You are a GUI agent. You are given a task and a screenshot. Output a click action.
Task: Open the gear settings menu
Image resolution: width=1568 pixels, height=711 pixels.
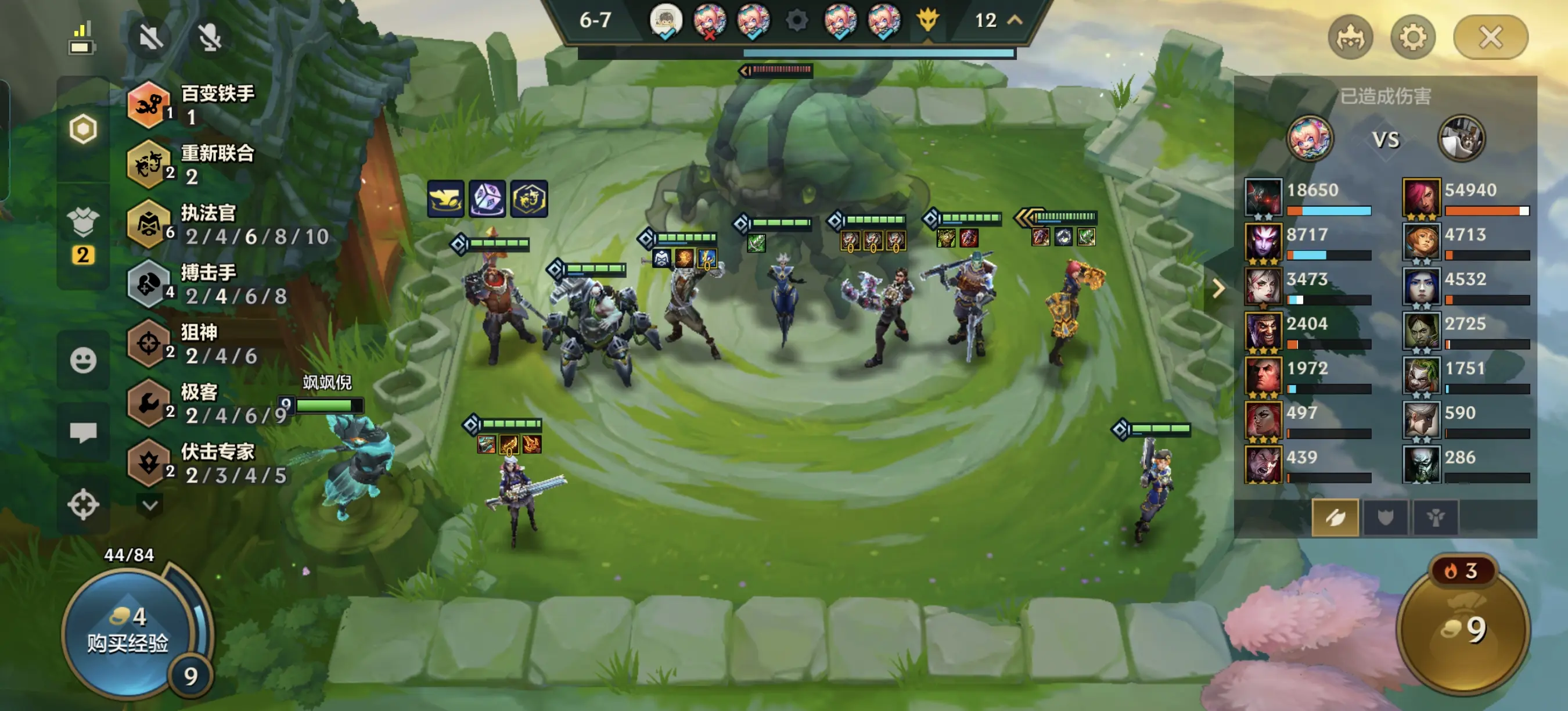1413,38
